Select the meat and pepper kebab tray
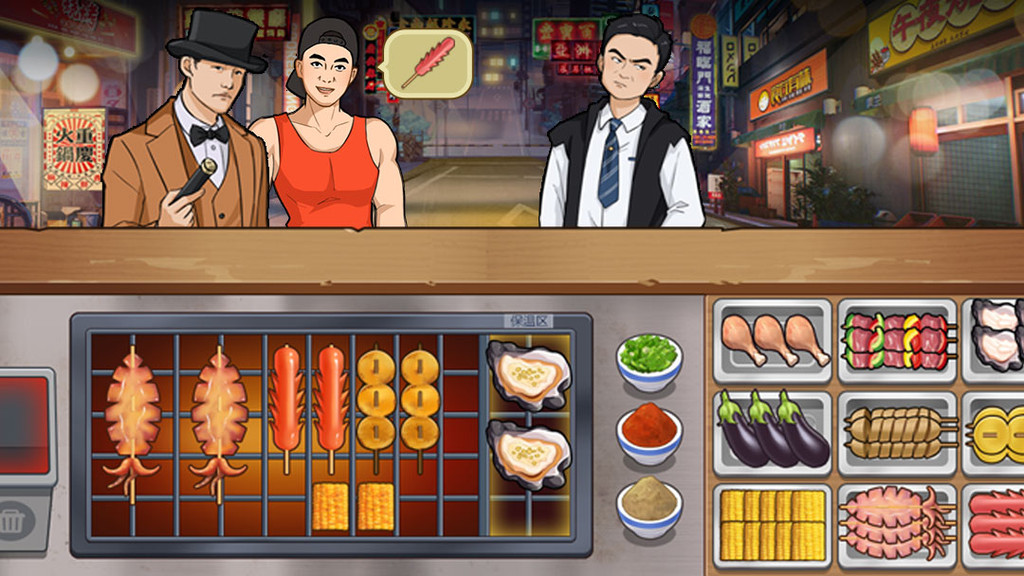 [898, 341]
